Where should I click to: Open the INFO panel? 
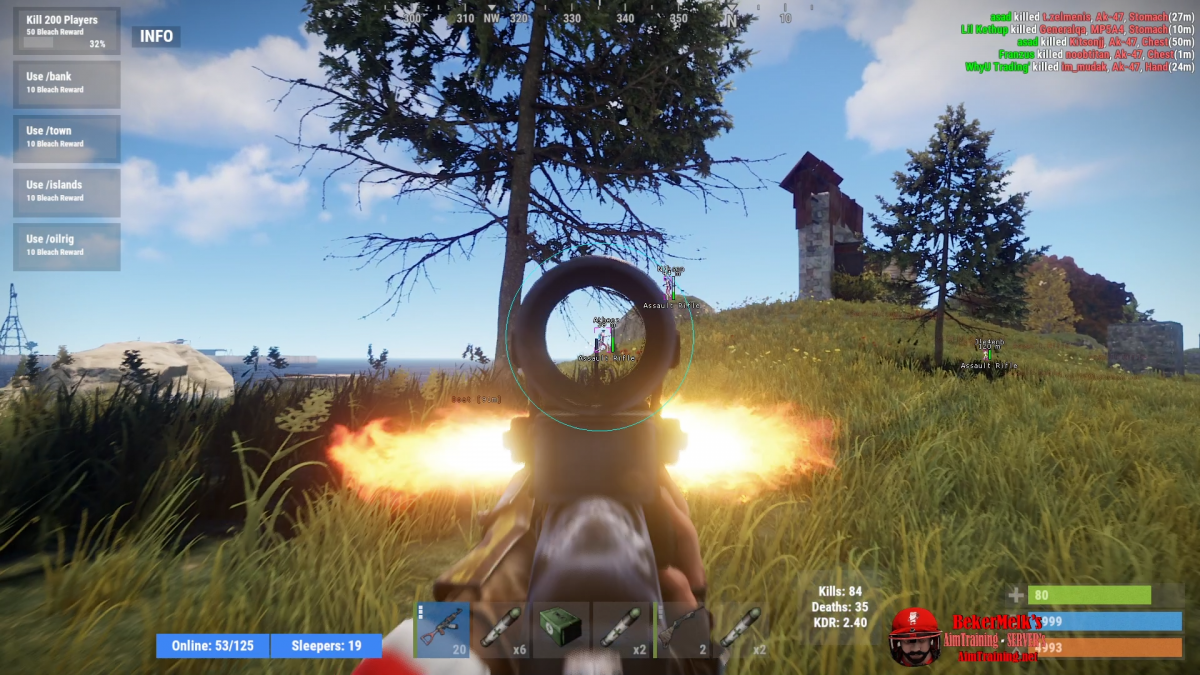click(156, 37)
